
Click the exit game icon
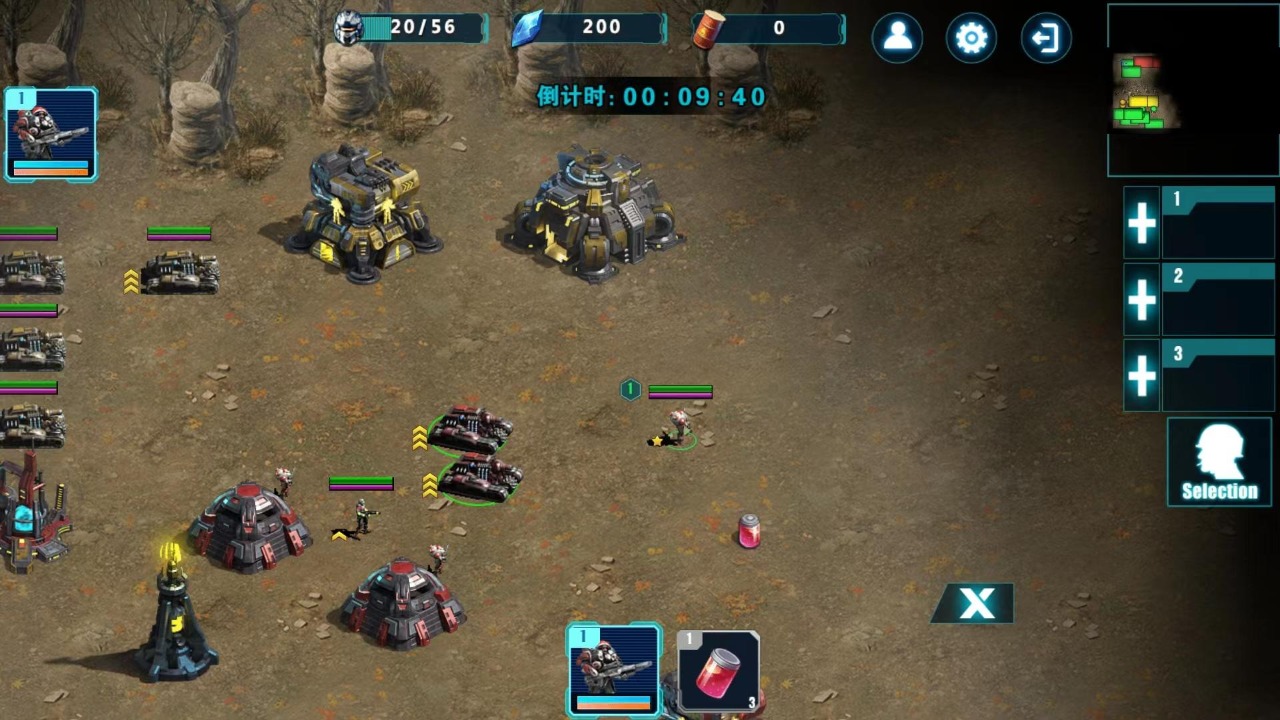click(1045, 38)
